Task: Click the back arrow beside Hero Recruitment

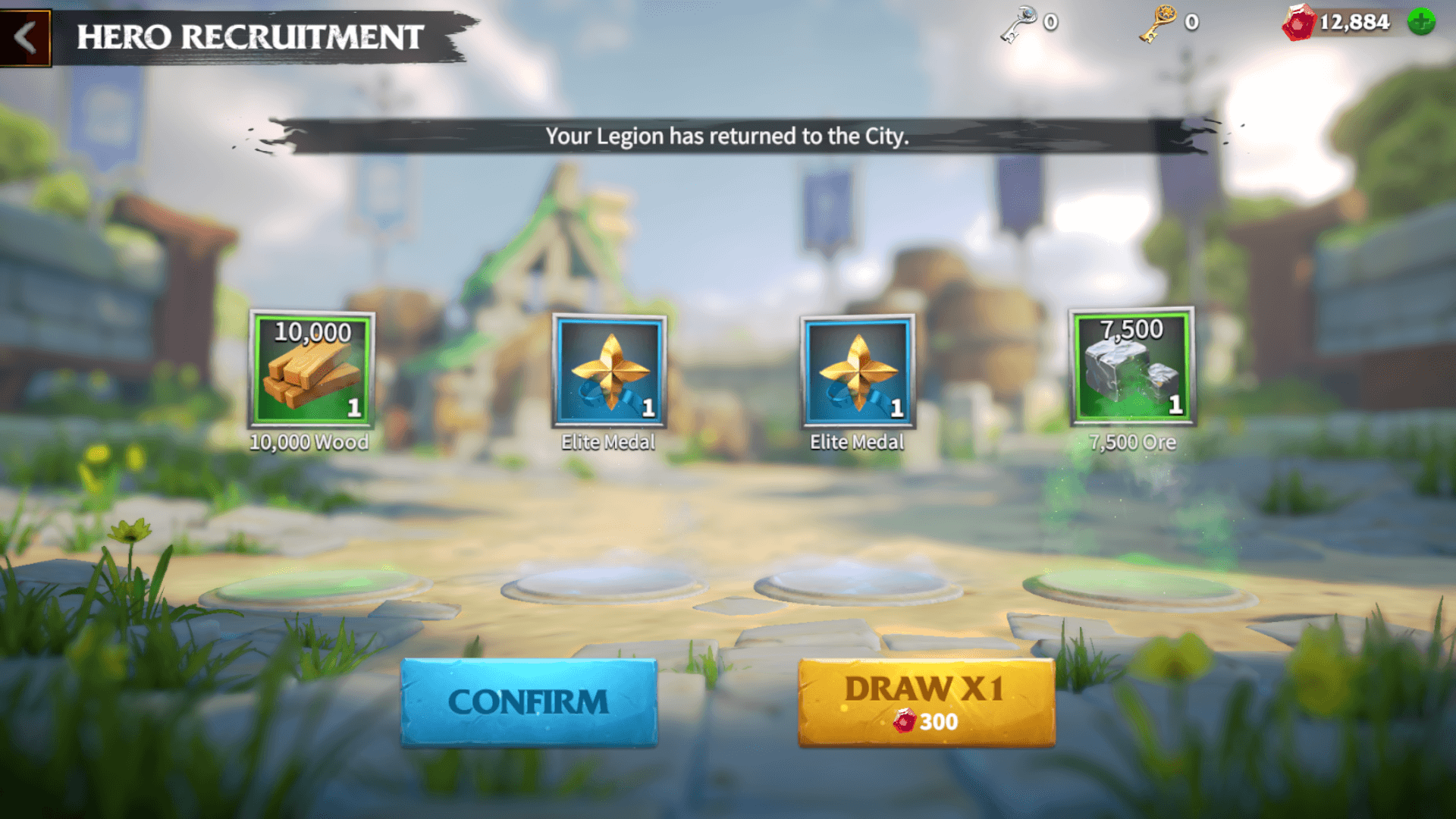Action: tap(25, 34)
